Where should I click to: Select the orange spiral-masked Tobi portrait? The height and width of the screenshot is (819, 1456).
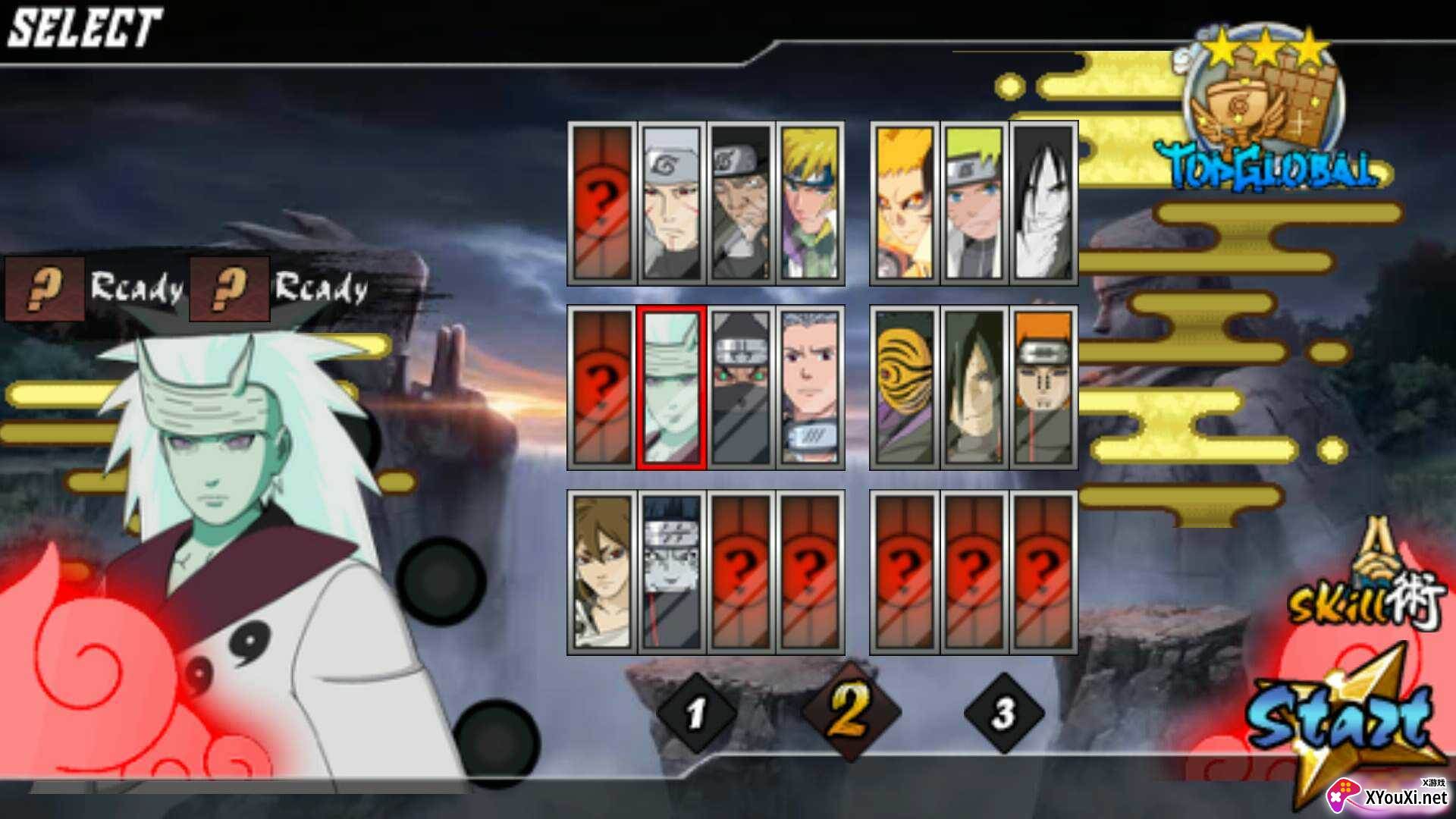[x=905, y=388]
